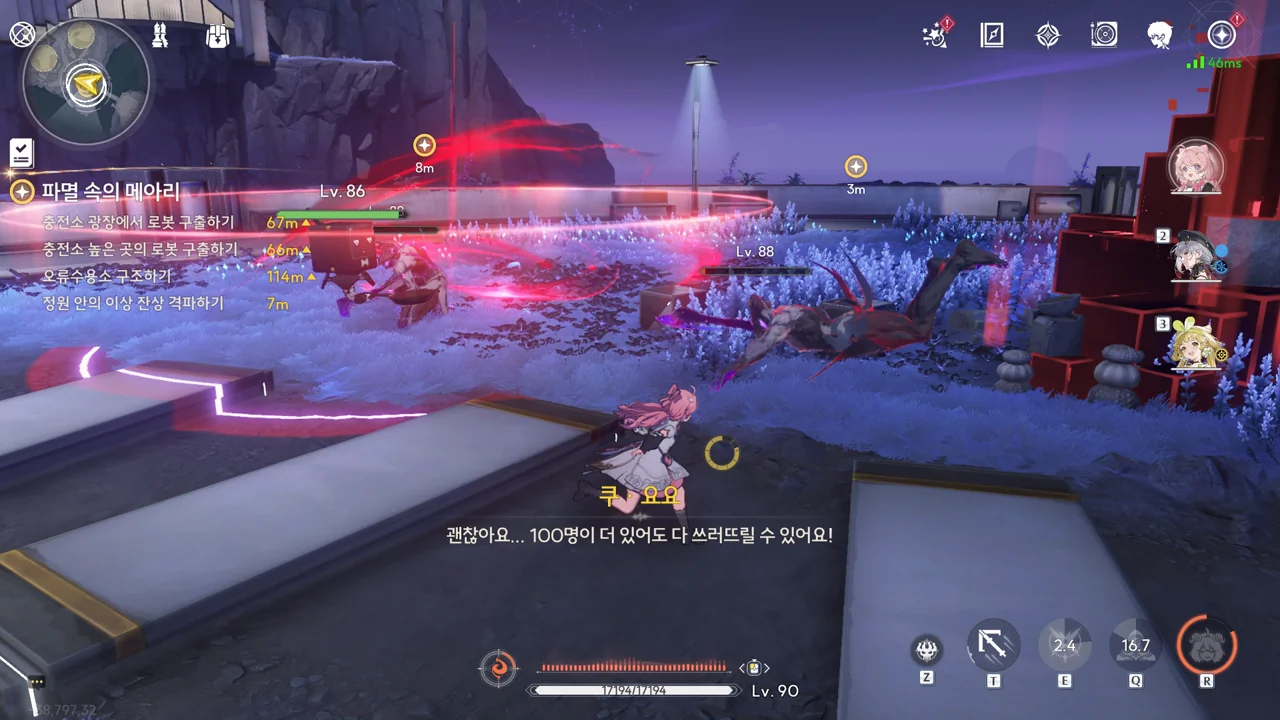
Task: Open the character head profile icon
Action: pos(1160,36)
